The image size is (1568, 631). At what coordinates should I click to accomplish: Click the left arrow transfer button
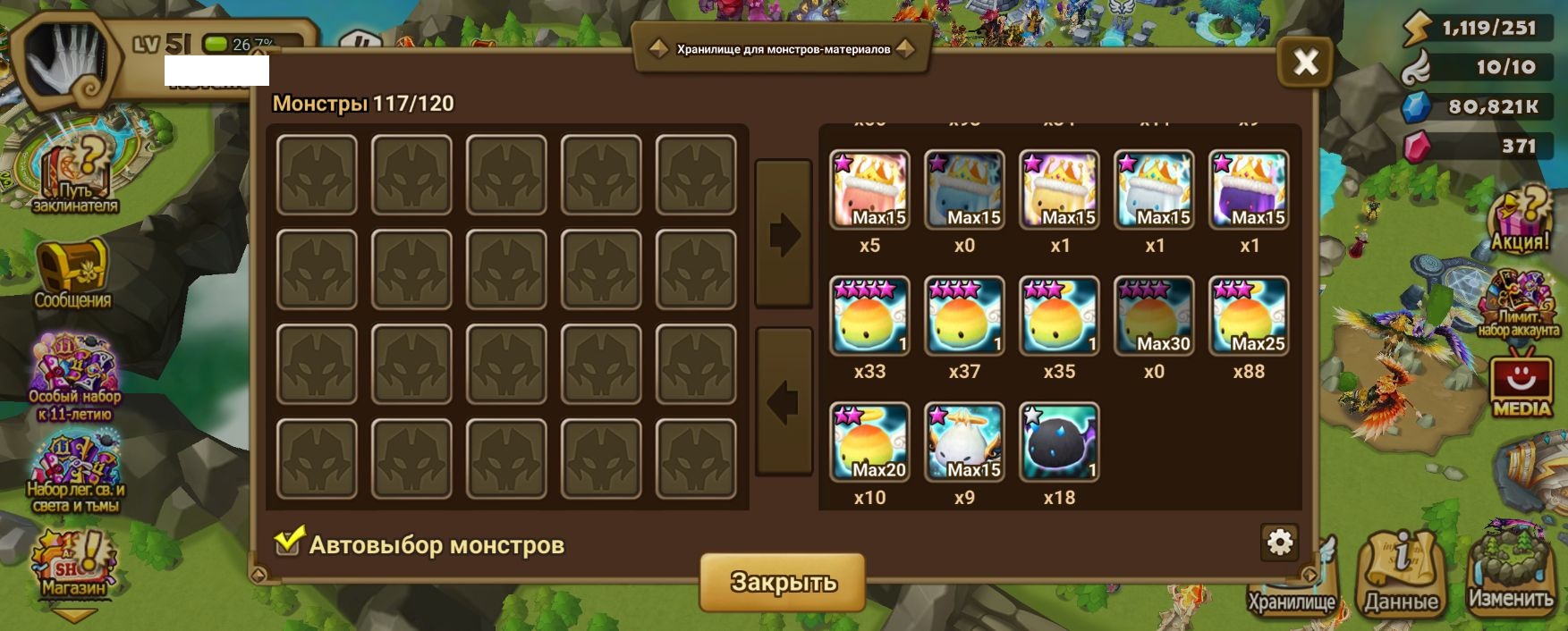pos(784,402)
